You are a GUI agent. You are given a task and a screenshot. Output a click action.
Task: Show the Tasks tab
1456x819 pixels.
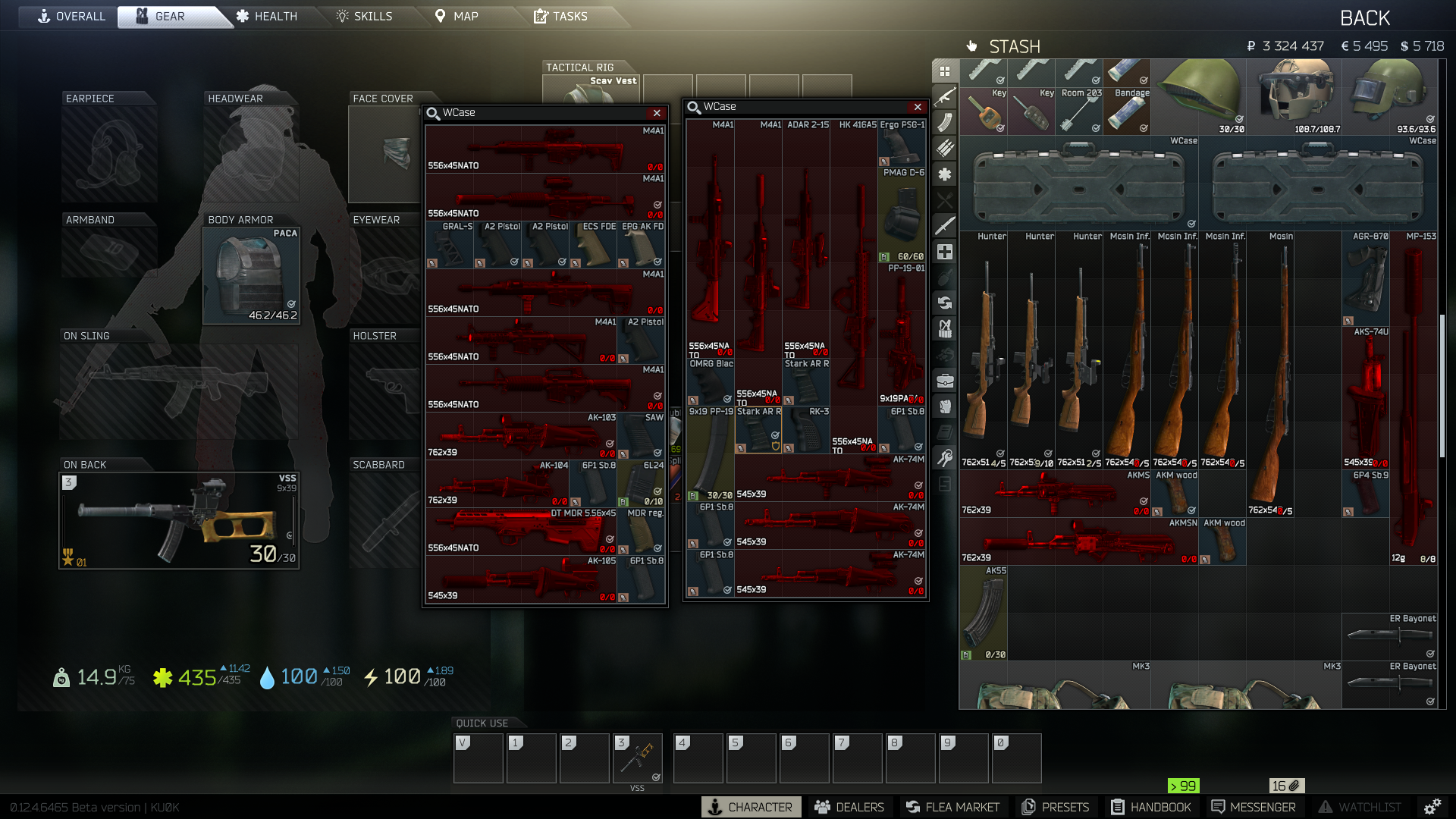coord(561,16)
